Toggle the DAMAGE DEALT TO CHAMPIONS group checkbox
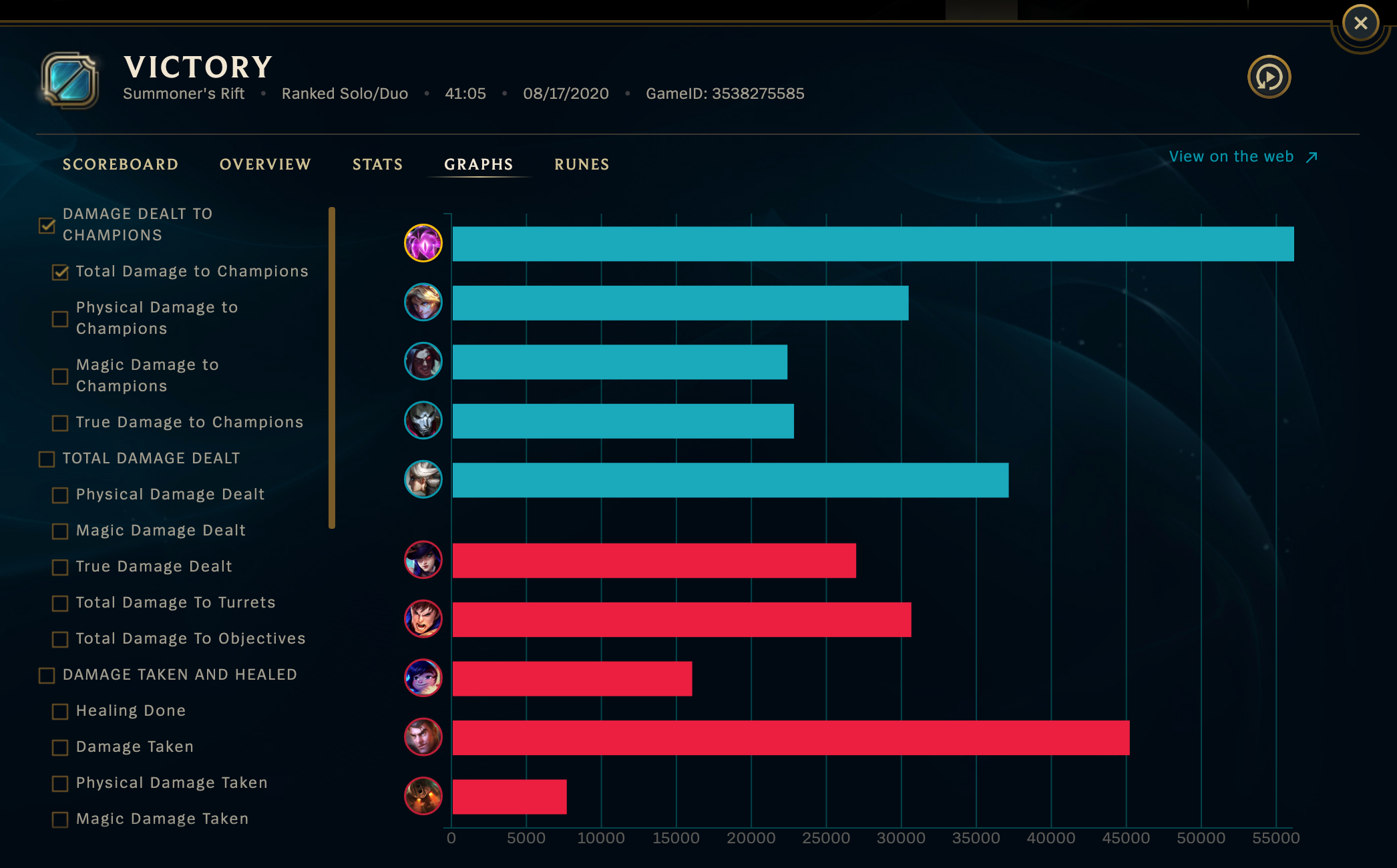 (x=45, y=226)
